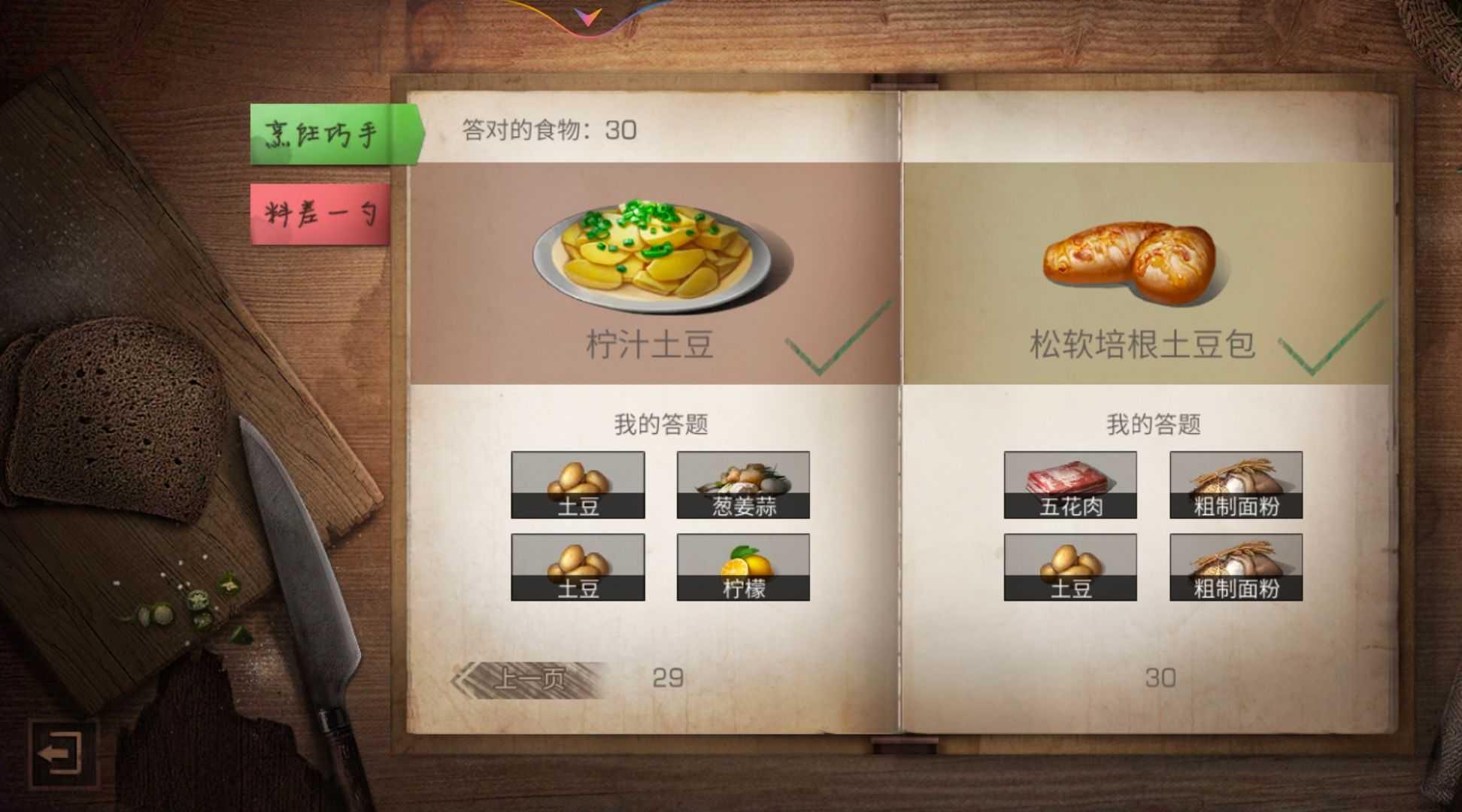The image size is (1462, 812).
Task: Click the 葱姜蒜 ingredient icon
Action: [743, 485]
